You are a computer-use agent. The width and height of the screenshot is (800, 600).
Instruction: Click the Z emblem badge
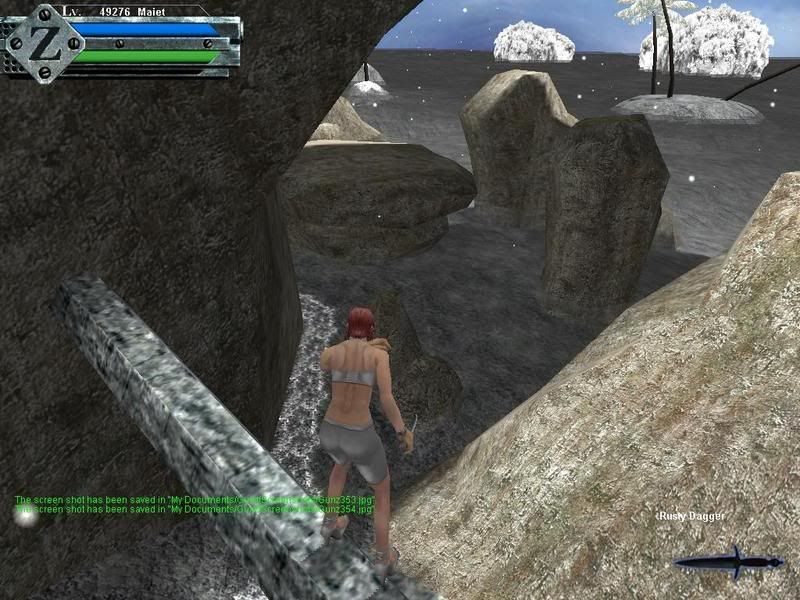[x=43, y=43]
